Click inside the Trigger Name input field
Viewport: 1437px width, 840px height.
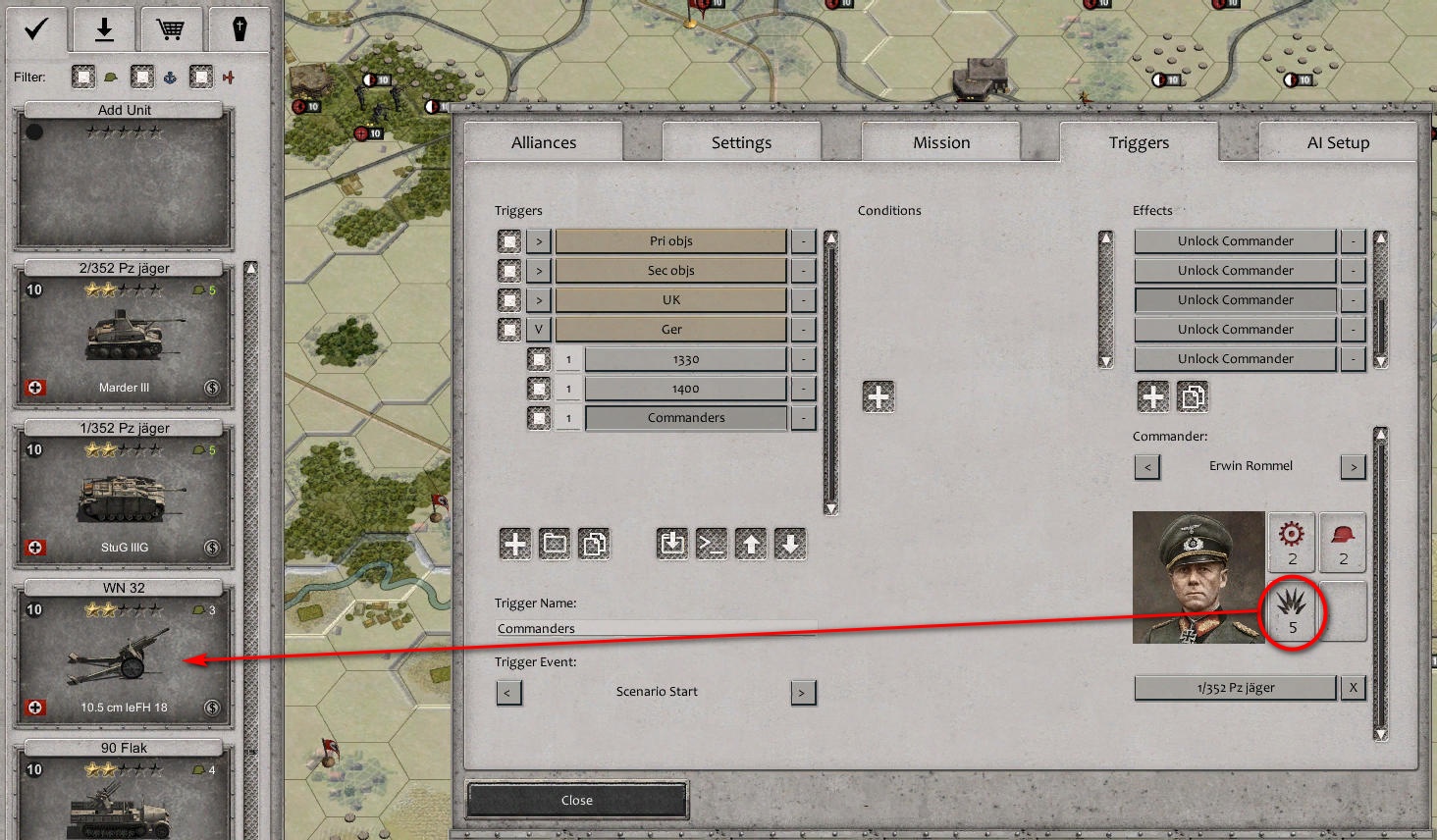point(656,627)
